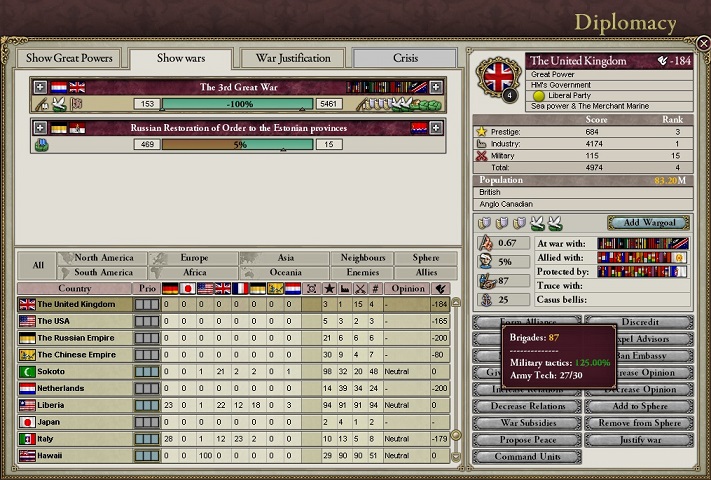
Task: Select The Russian Empire in the list
Action: click(75, 338)
